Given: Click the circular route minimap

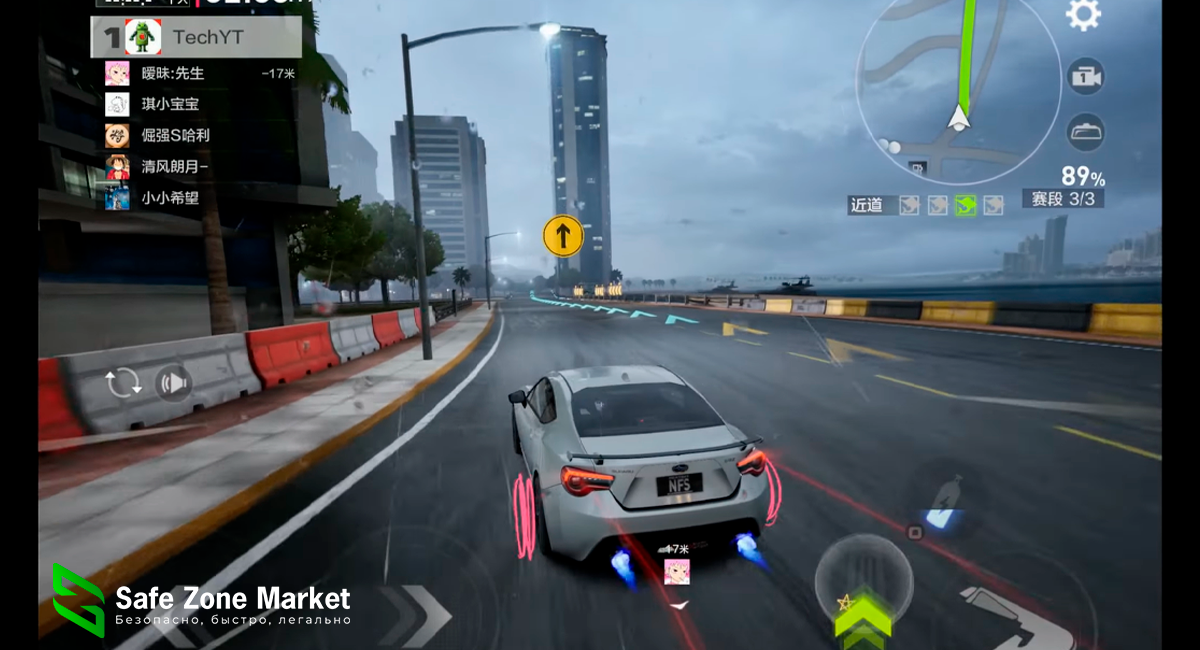Looking at the screenshot, I should (x=958, y=93).
